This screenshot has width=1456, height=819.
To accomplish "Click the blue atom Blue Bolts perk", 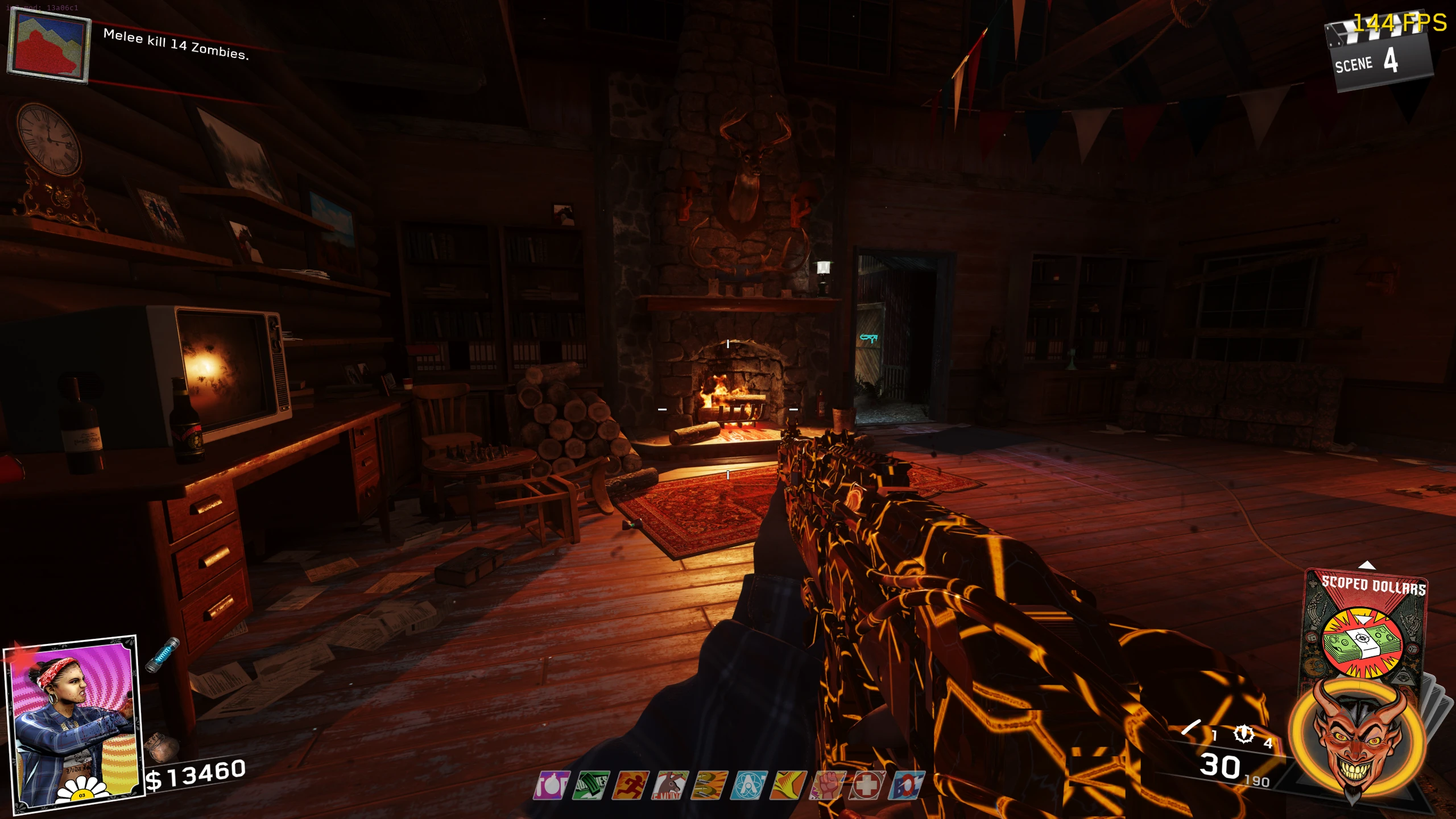I will (749, 785).
